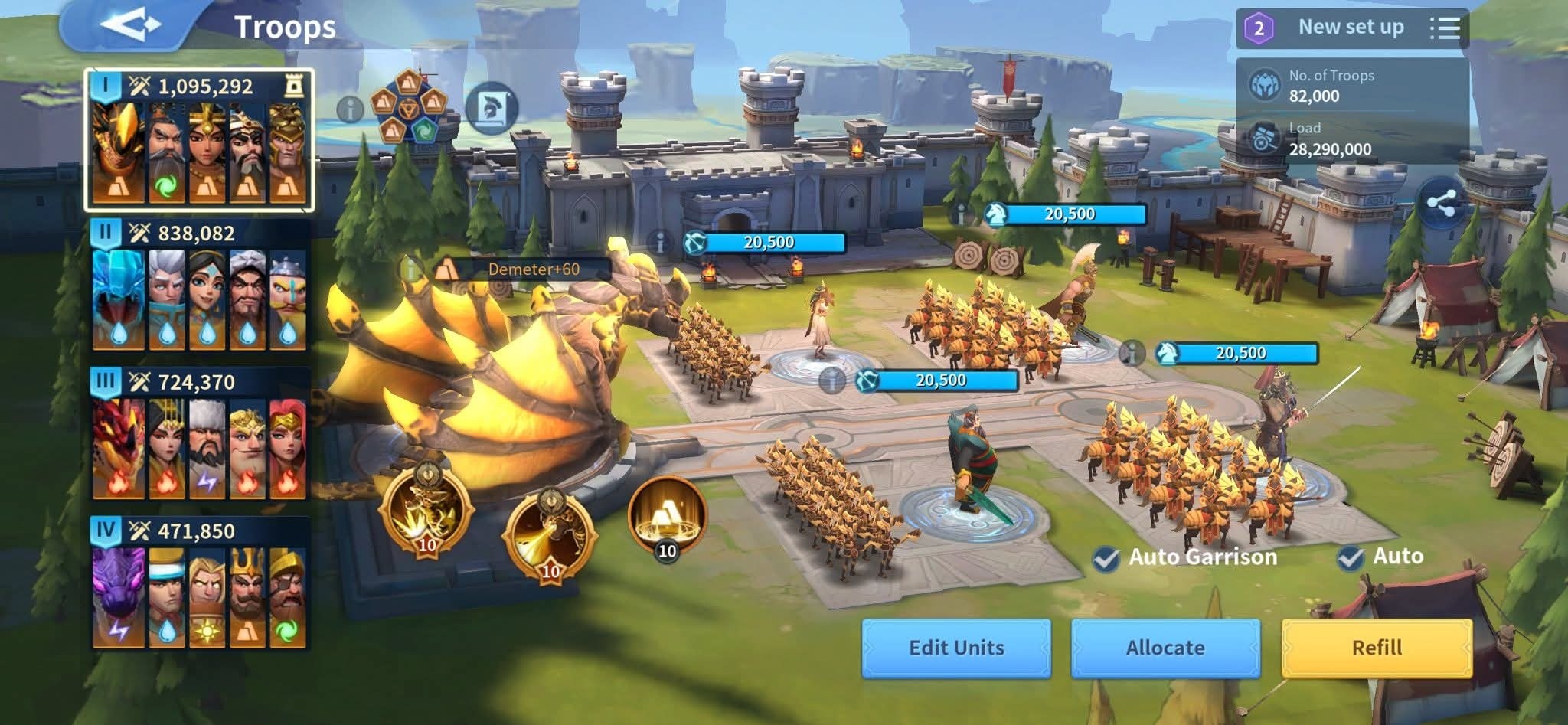Select the dragon breath skill icon

pos(550,529)
